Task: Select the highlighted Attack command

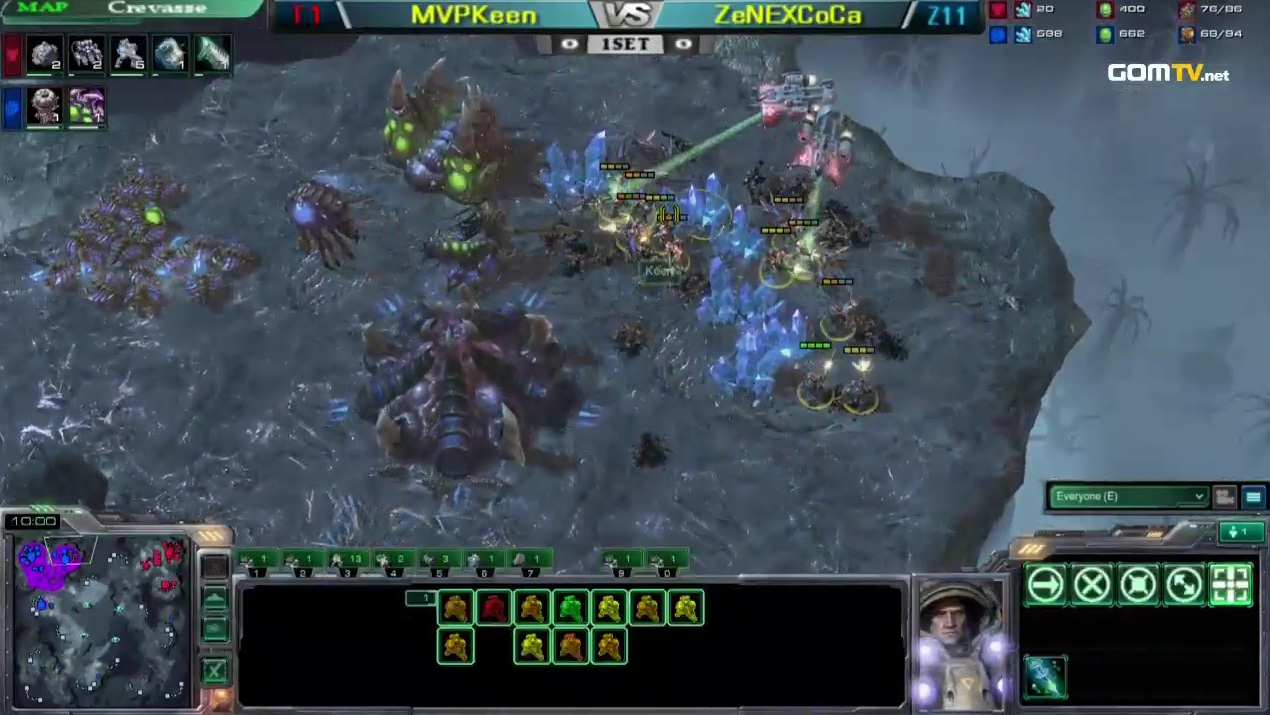Action: pos(1230,585)
